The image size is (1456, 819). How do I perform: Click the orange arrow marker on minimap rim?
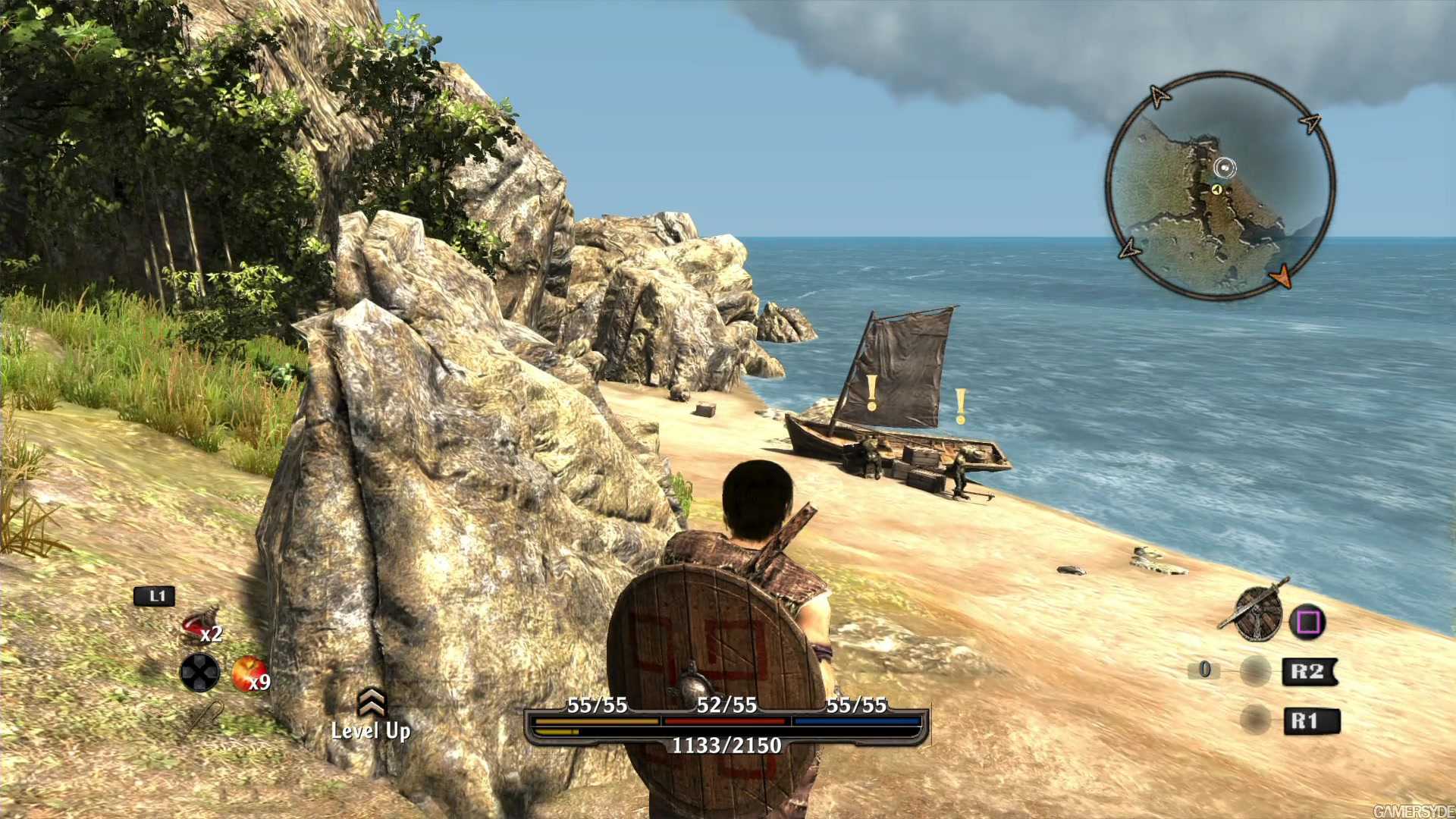point(1281,276)
